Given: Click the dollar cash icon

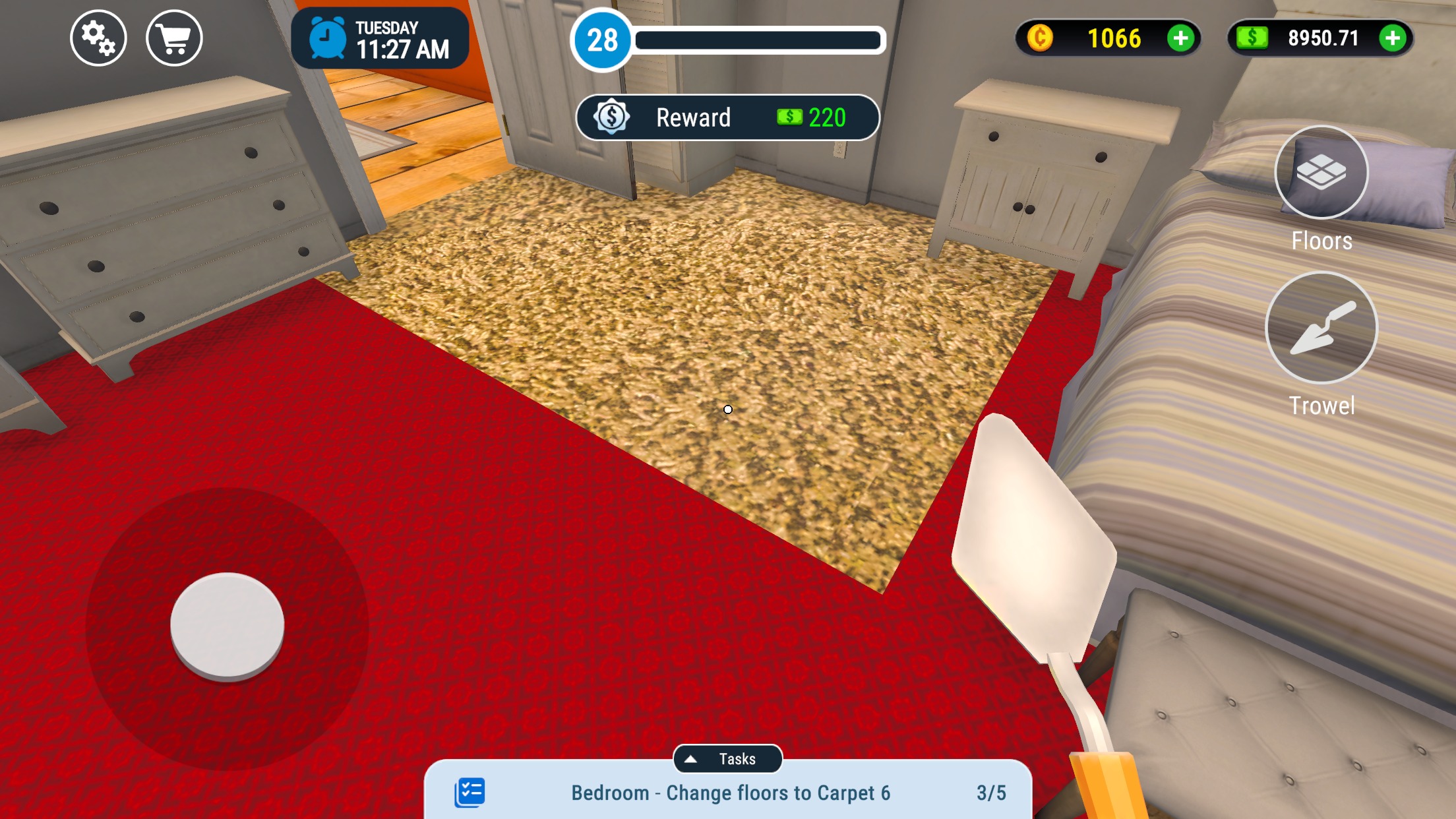Looking at the screenshot, I should point(1252,39).
